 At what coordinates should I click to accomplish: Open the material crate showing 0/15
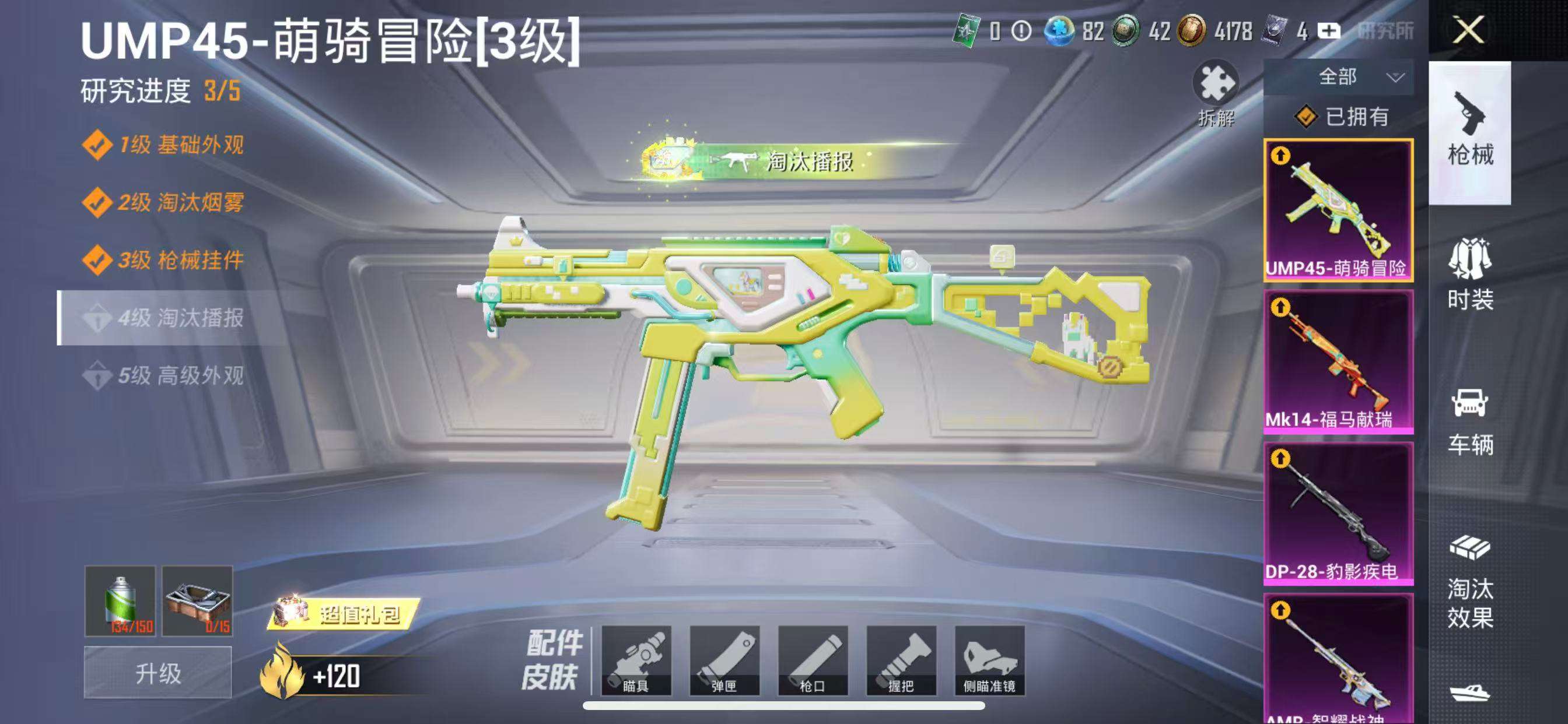196,609
